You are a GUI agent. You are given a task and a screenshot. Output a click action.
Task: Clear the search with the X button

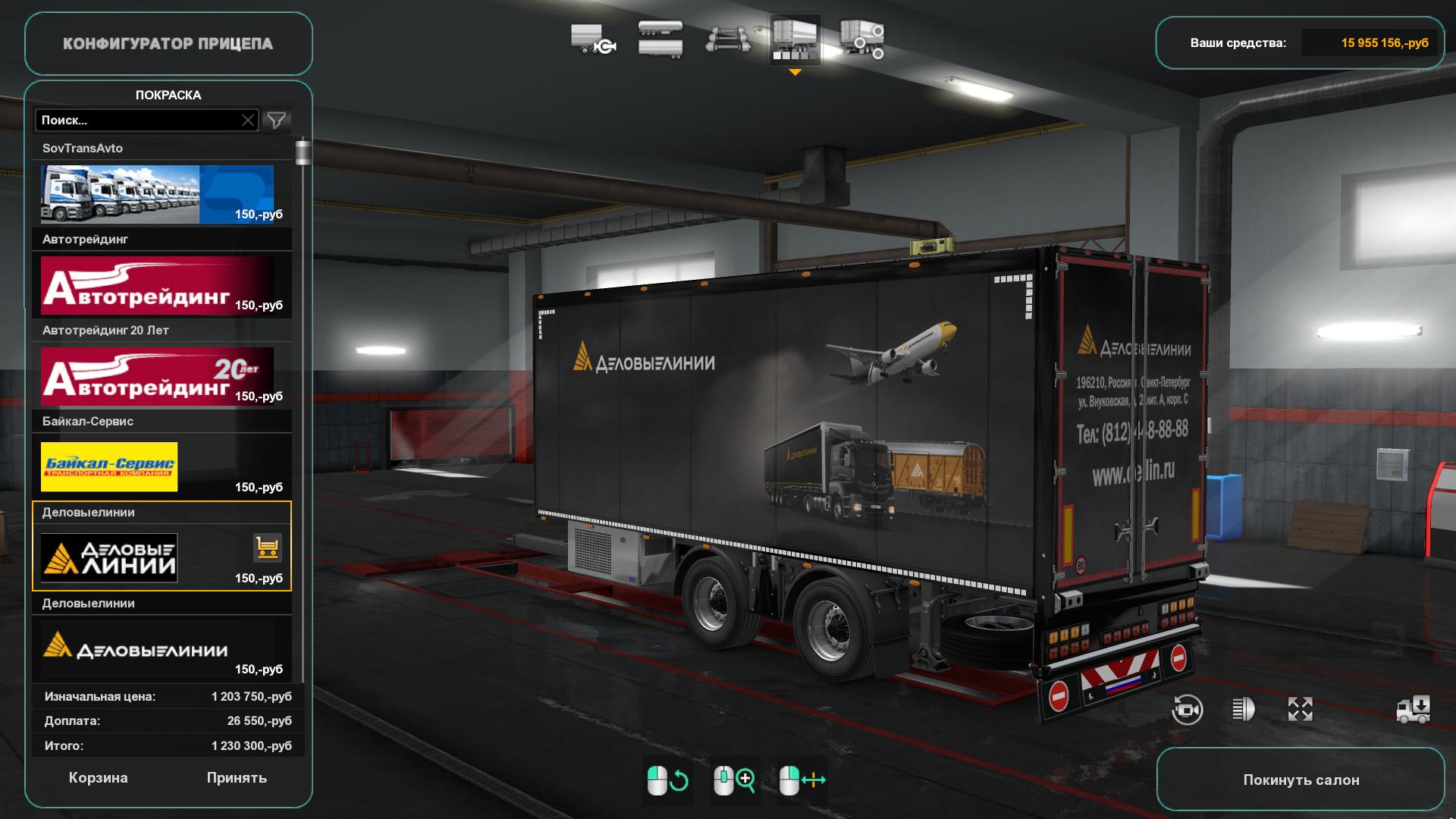(x=248, y=121)
